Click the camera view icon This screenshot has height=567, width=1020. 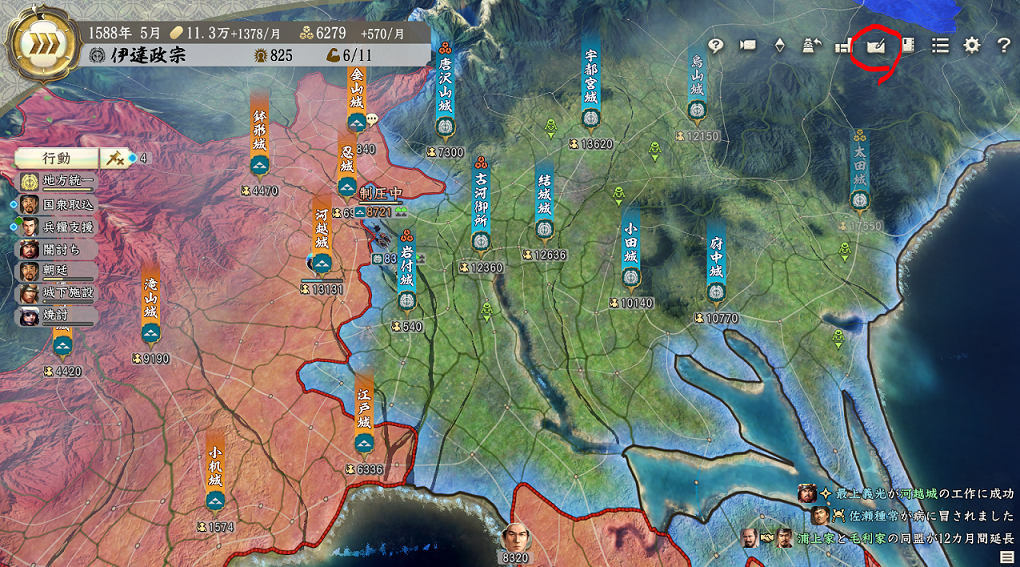tap(747, 45)
